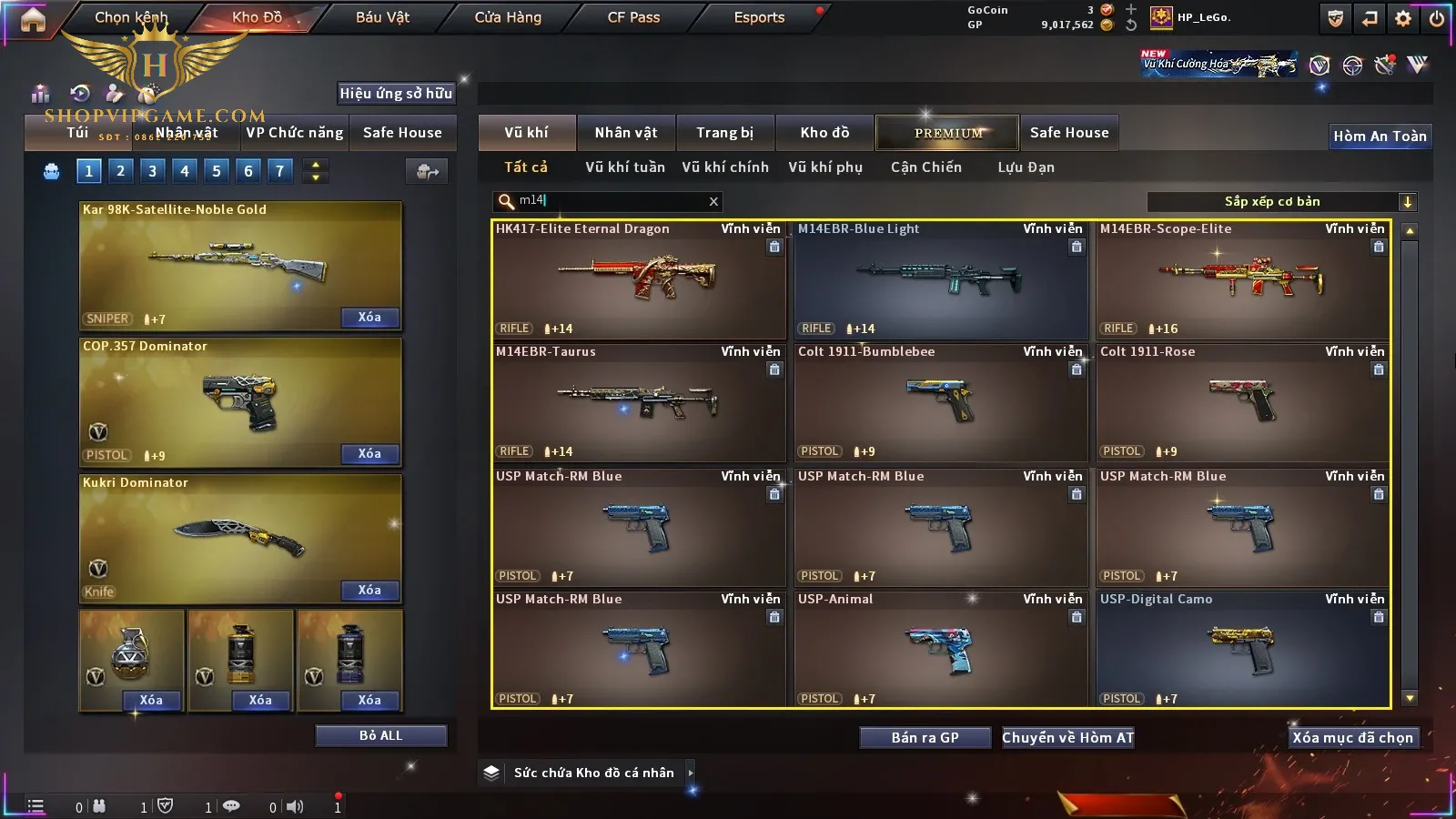Open the PREMIUM tab
The width and height of the screenshot is (1456, 819).
(x=948, y=133)
